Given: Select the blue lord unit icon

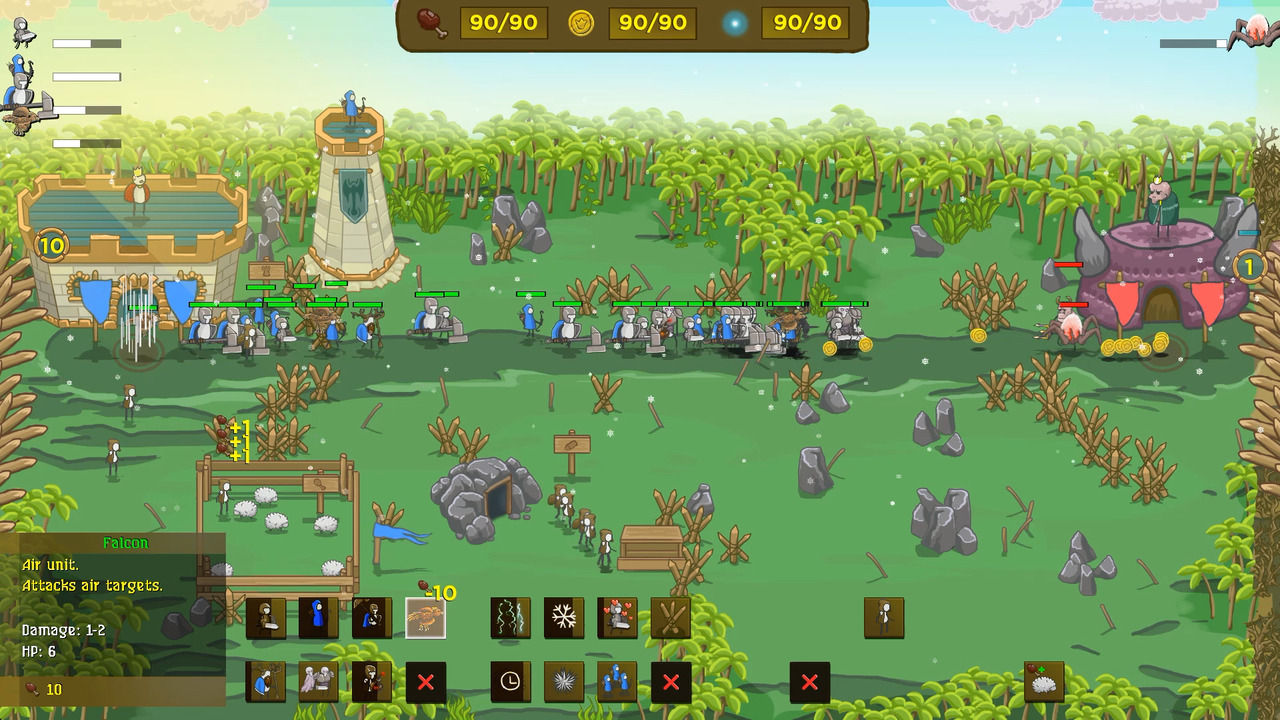Looking at the screenshot, I should point(267,684).
